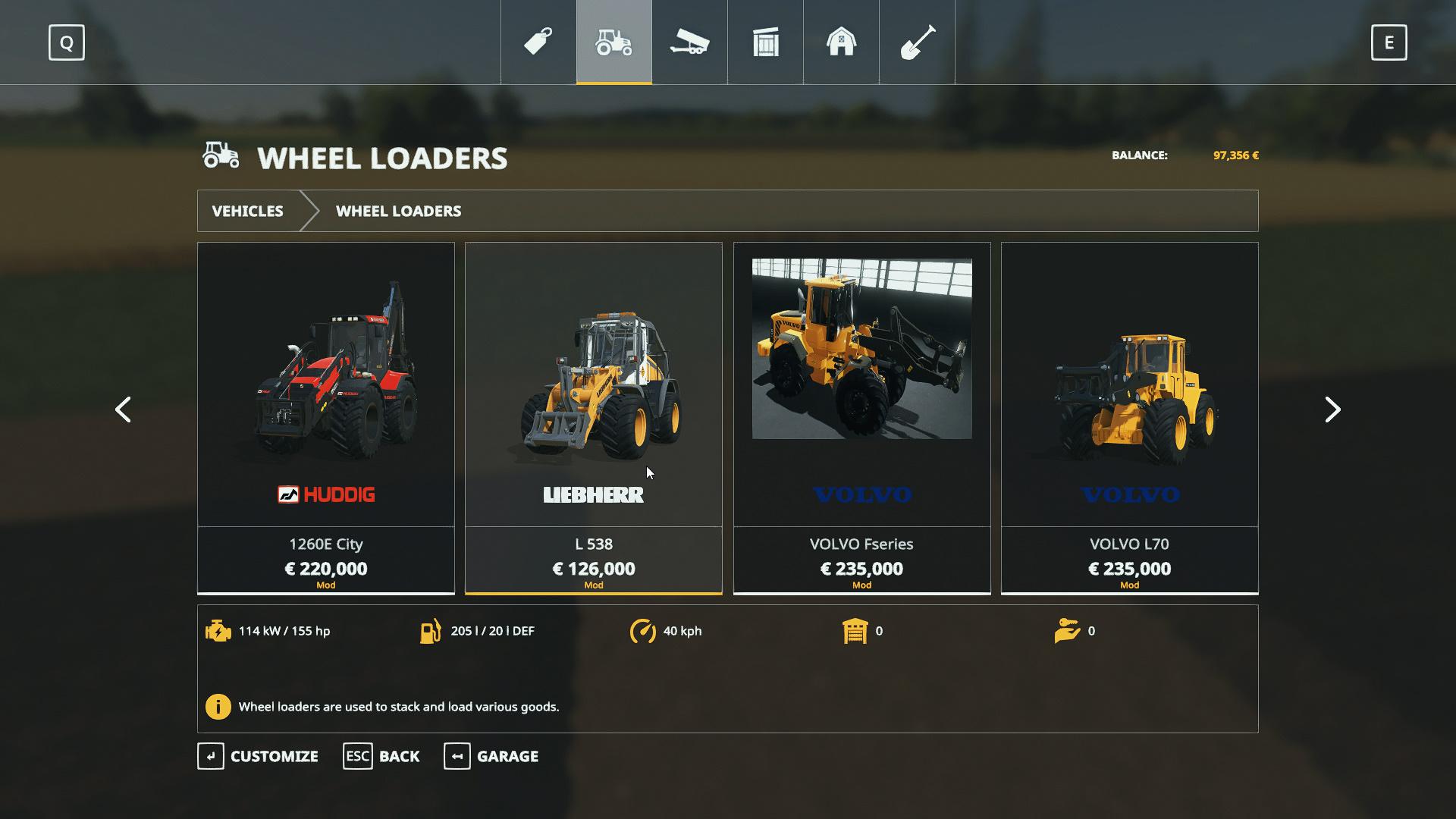Switch to the shovel landscaping tab
The image size is (1456, 819).
917,42
